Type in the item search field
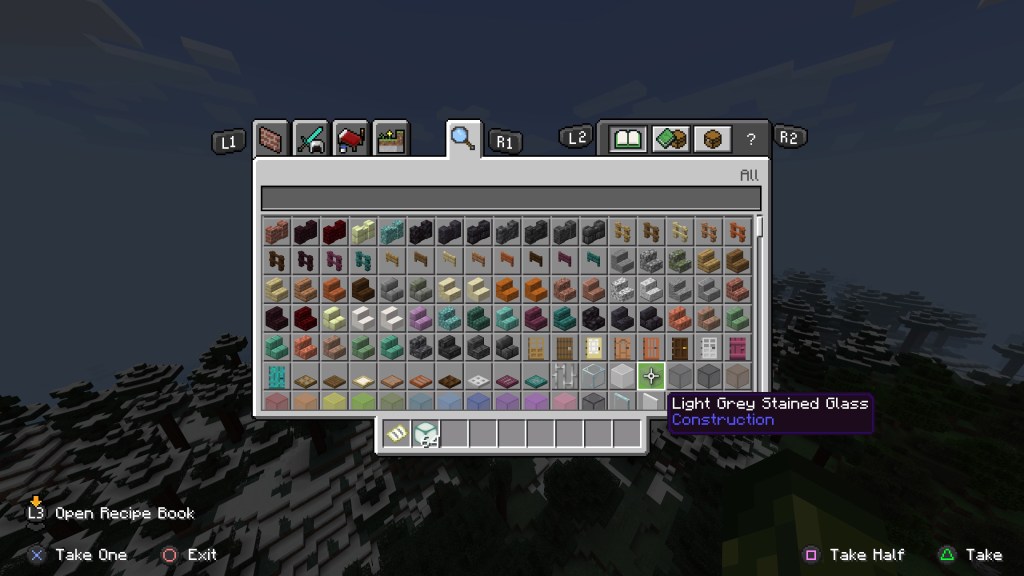This screenshot has width=1024, height=576. [510, 198]
